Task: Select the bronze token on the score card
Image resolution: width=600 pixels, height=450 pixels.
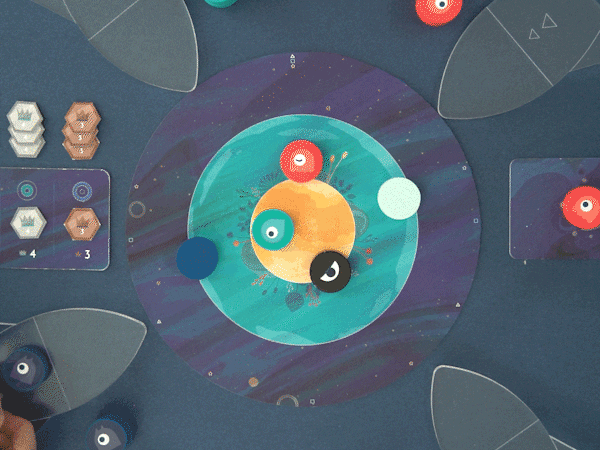Action: tap(80, 223)
